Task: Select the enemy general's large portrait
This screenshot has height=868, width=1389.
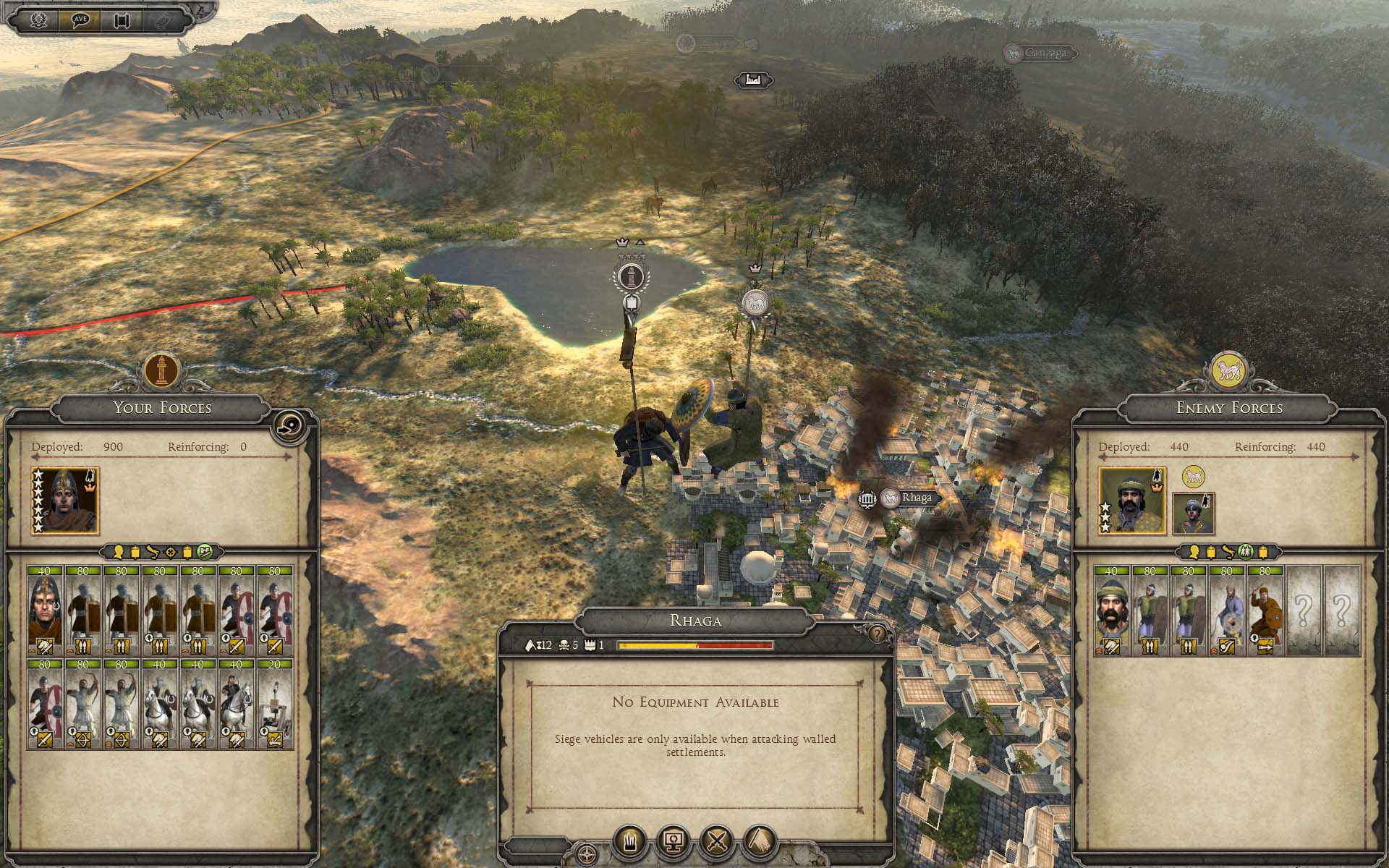Action: (x=1132, y=501)
